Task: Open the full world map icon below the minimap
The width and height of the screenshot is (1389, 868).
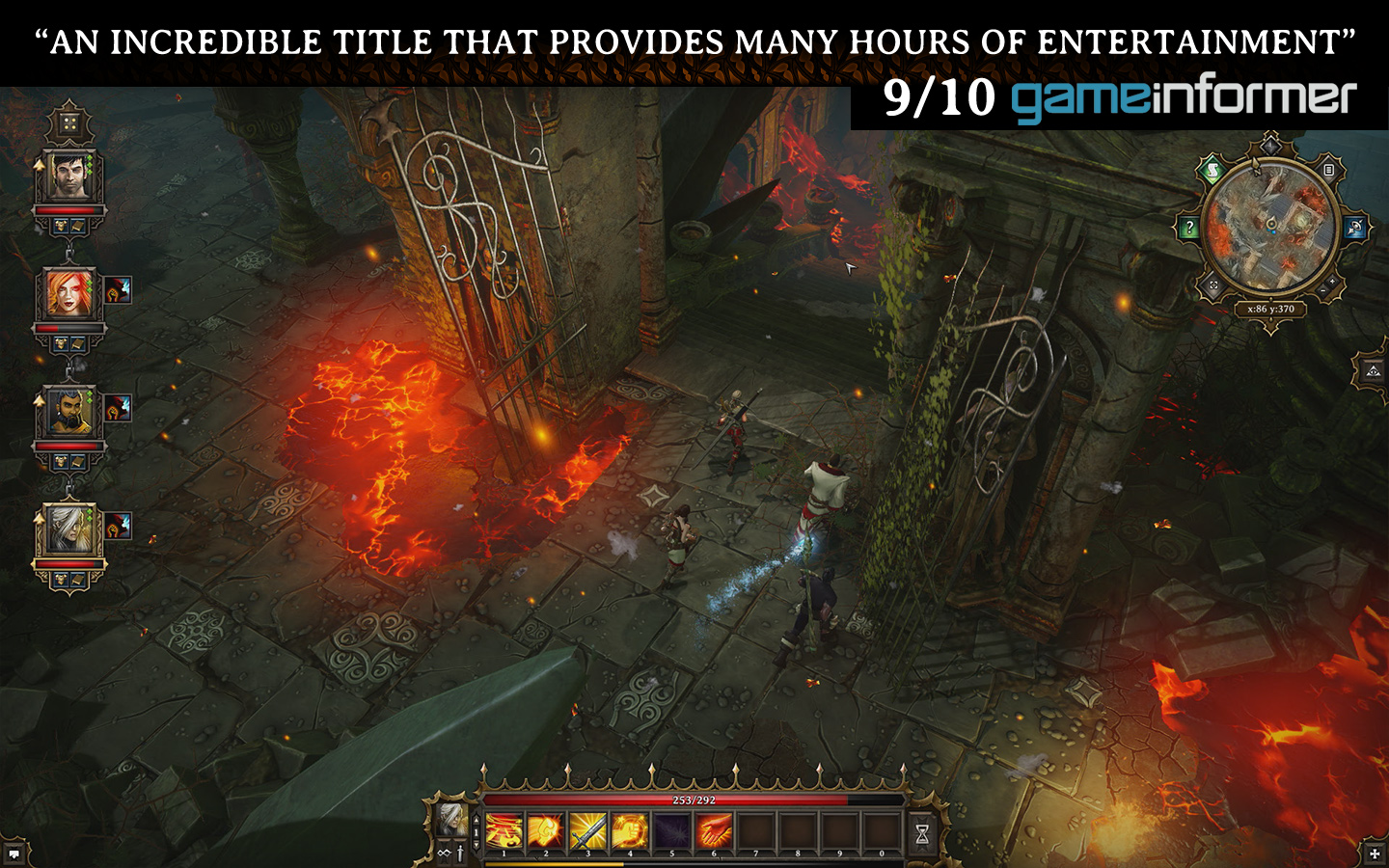Action: click(x=1213, y=285)
